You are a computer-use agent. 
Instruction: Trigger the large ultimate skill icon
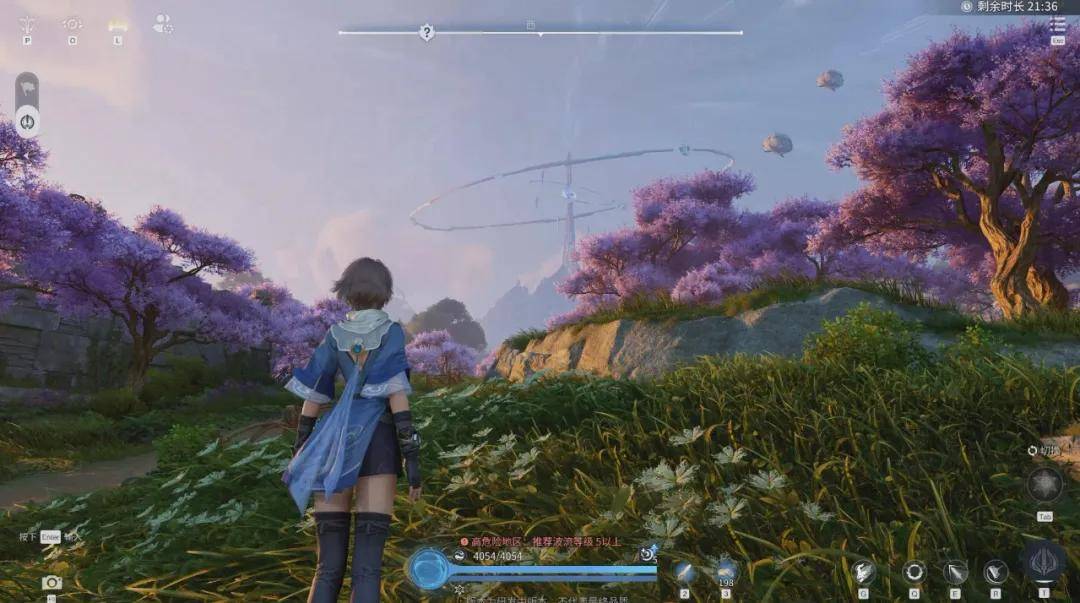pos(1044,562)
